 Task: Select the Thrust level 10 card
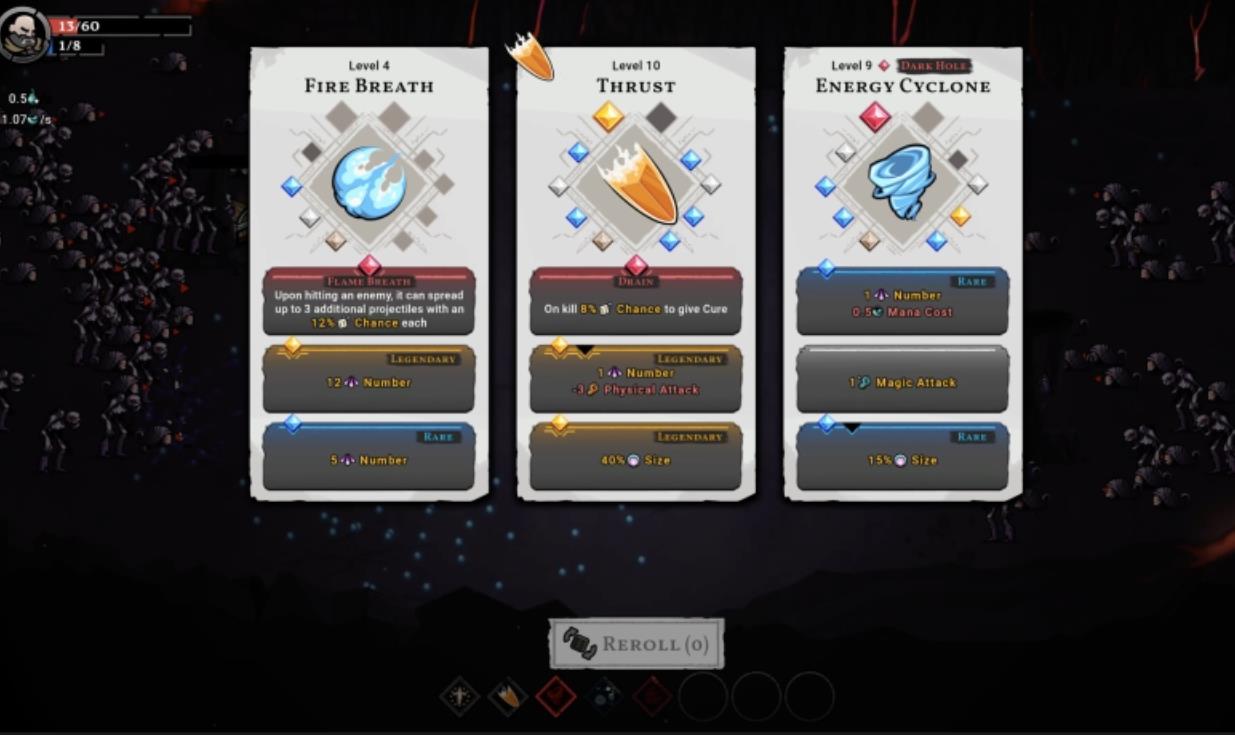pyautogui.click(x=635, y=272)
